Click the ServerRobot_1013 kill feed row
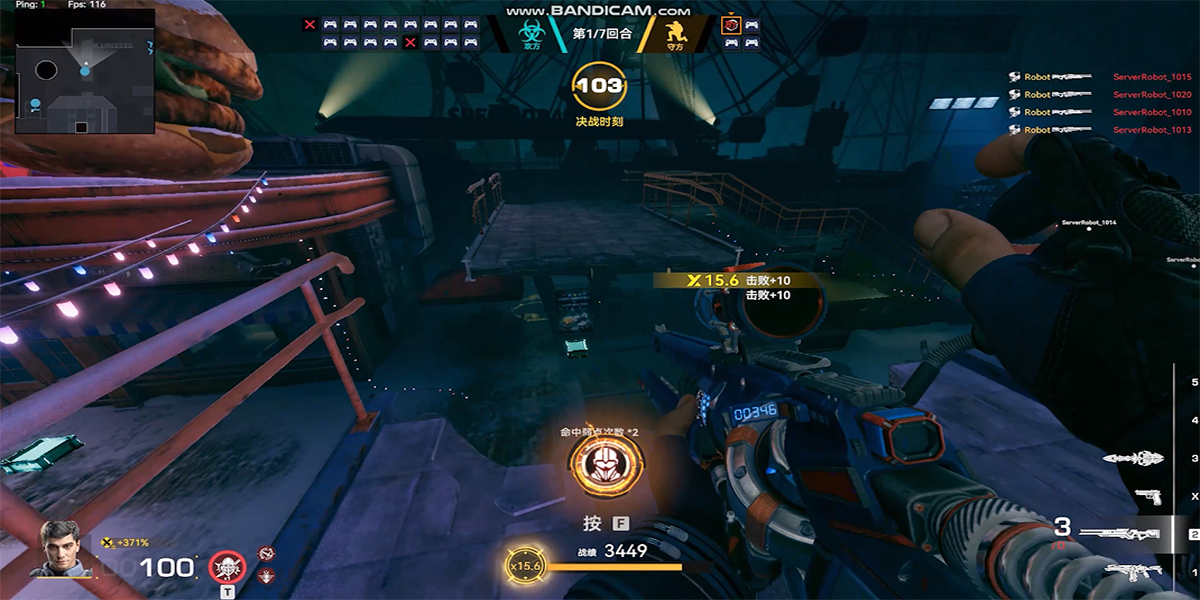Screen dimensions: 1200x600 (x=1100, y=130)
